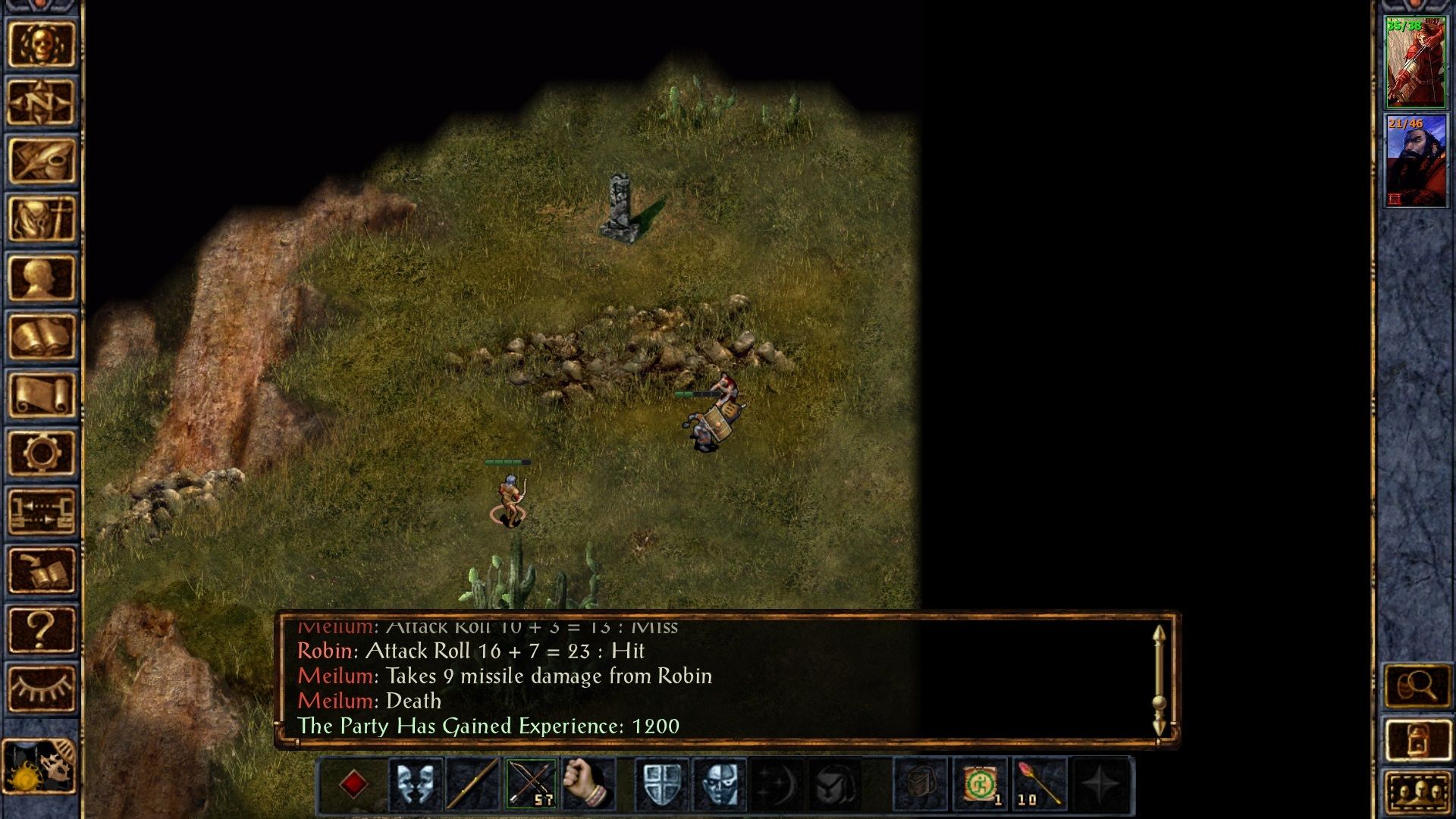Viewport: 1456px width, 819px height.
Task: Select the red archer party portrait
Action: (1415, 63)
